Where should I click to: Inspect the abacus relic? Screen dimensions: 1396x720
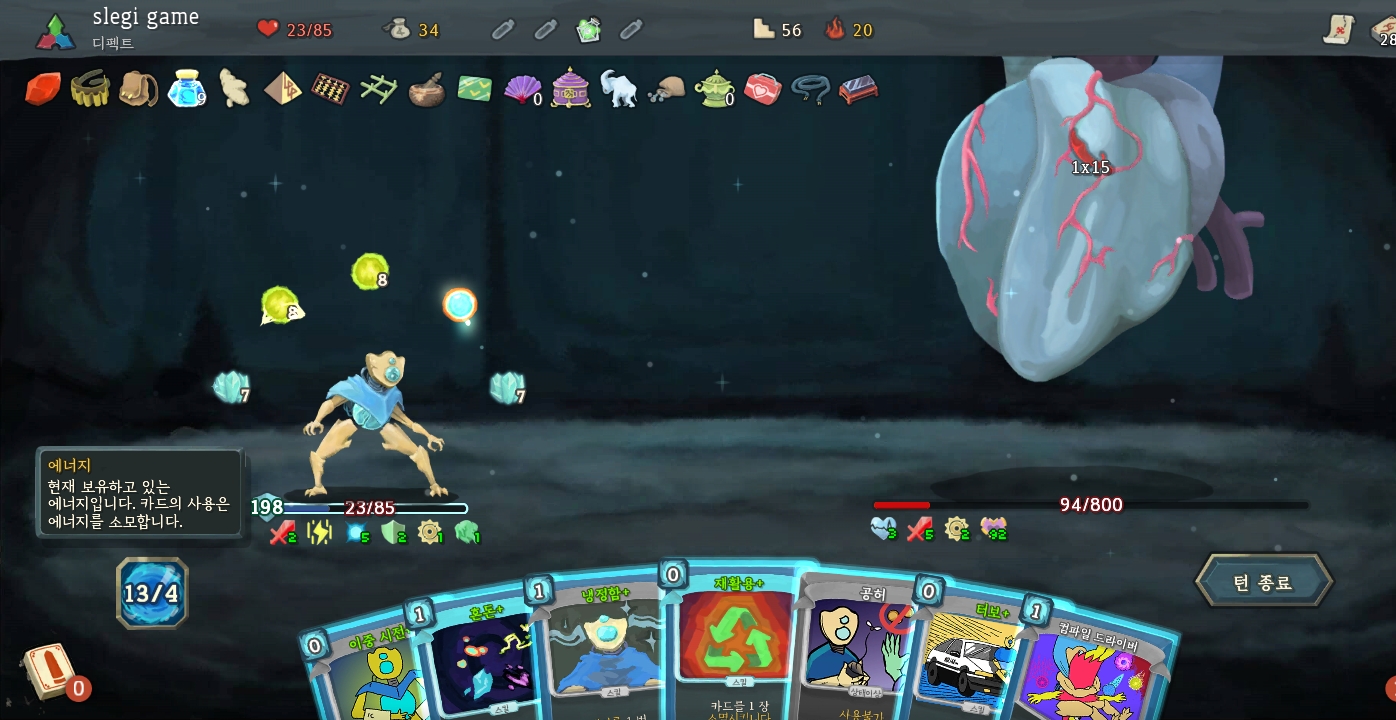(x=330, y=89)
